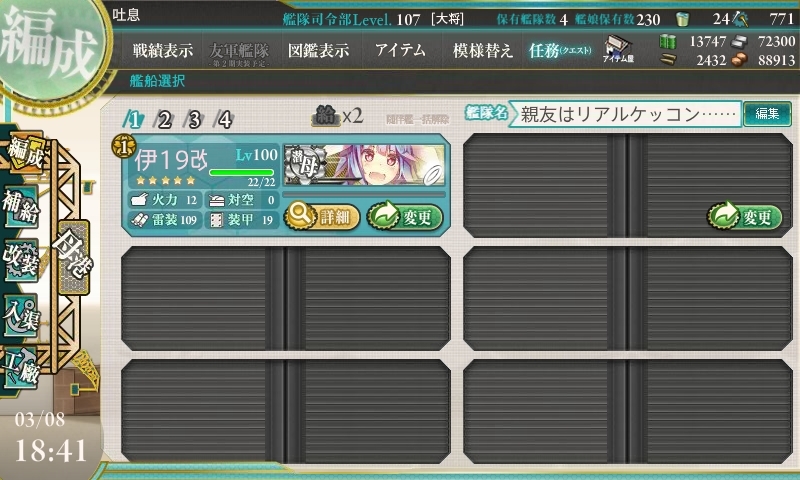Open the 図鑑表示 encyclopedia menu
Viewport: 800px width, 480px height.
317,50
